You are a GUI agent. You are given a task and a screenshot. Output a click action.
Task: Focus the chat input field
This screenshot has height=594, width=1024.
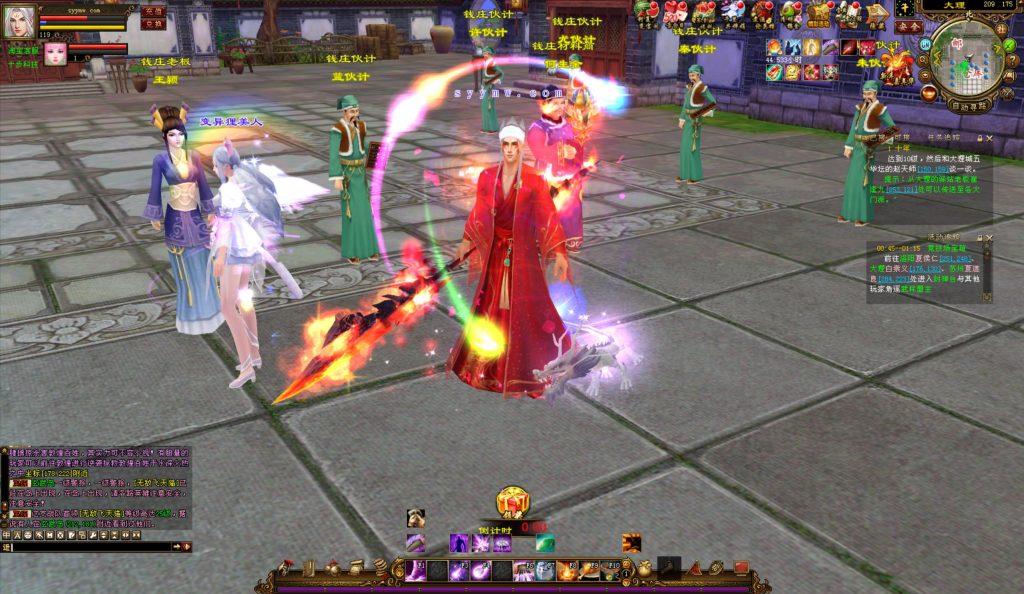coord(90,547)
